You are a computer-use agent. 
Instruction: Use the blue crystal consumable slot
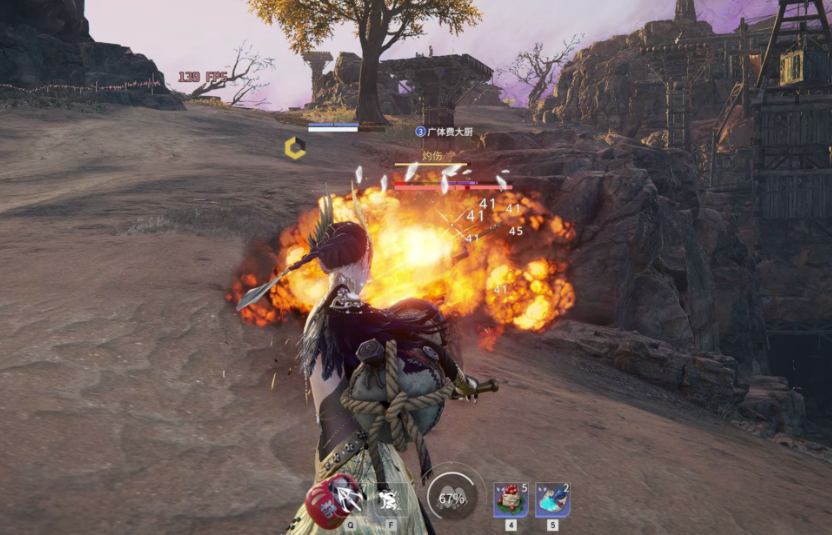coord(552,498)
